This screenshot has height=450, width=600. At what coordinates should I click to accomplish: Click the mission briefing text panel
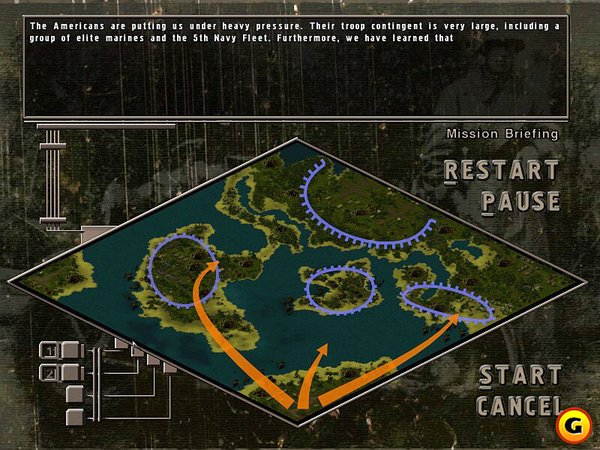[296, 67]
